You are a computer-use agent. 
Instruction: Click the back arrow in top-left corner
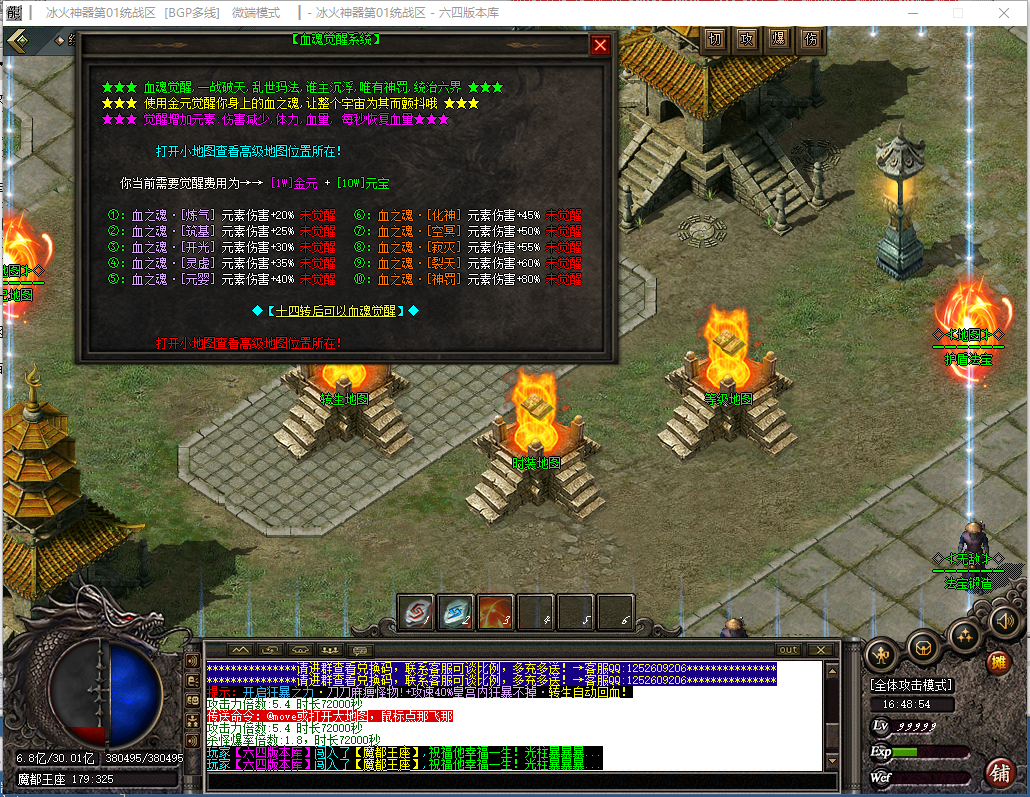(x=19, y=39)
